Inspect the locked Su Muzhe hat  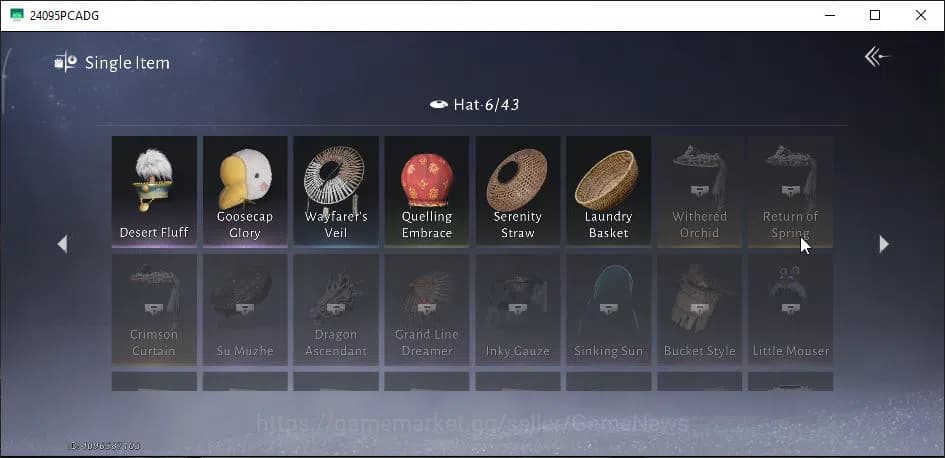pyautogui.click(x=245, y=308)
